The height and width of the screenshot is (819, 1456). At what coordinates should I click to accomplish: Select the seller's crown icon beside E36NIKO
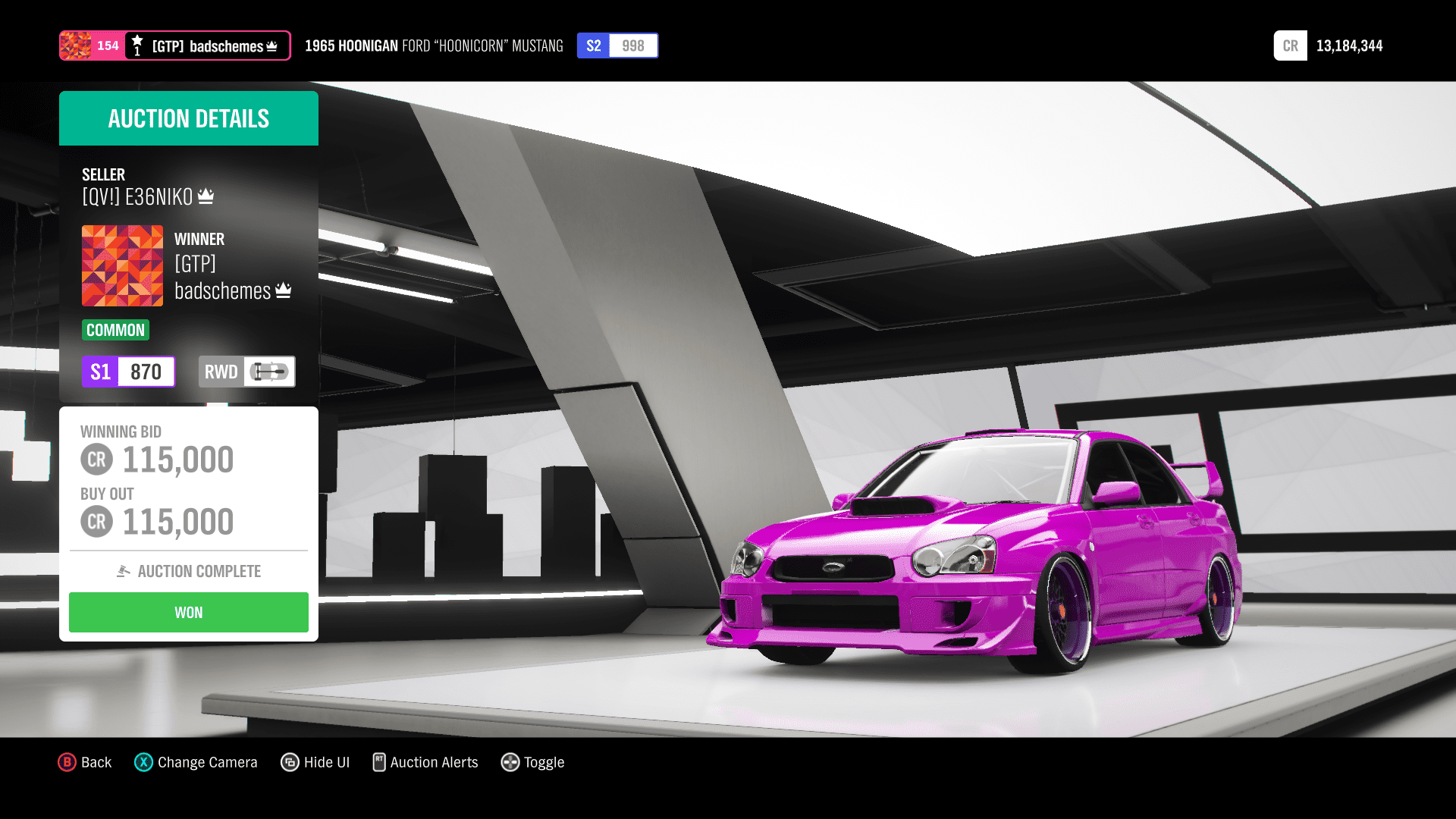(206, 196)
